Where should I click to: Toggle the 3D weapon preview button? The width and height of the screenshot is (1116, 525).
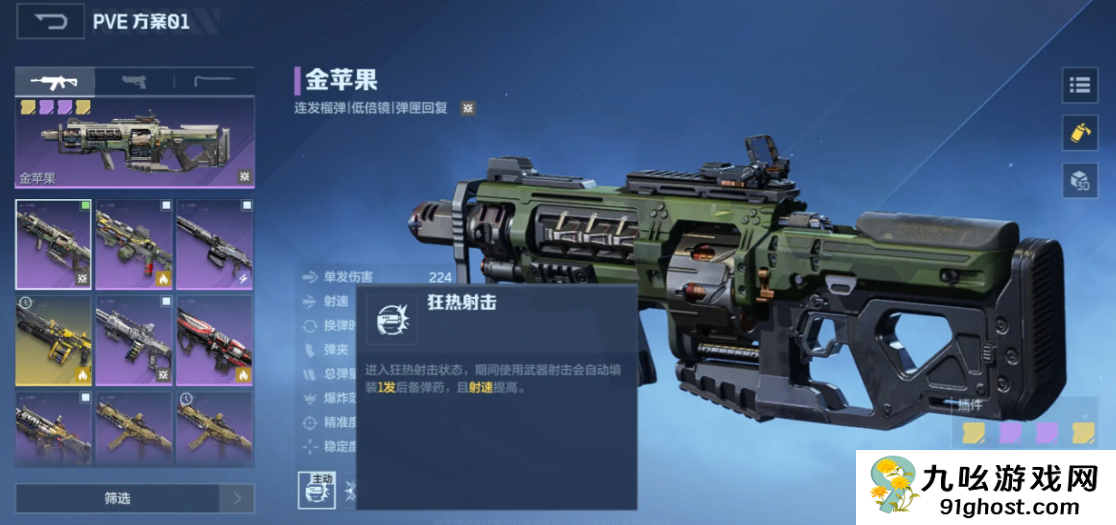click(1080, 181)
